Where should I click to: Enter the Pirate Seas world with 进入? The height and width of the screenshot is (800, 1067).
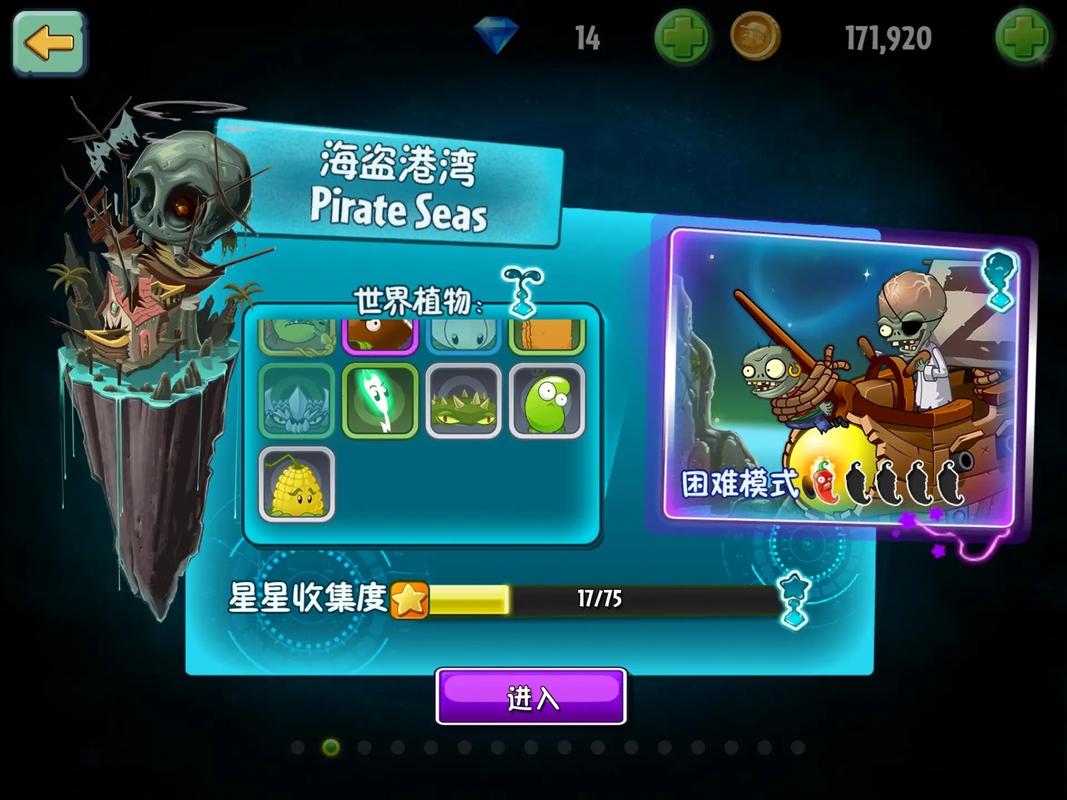(531, 697)
